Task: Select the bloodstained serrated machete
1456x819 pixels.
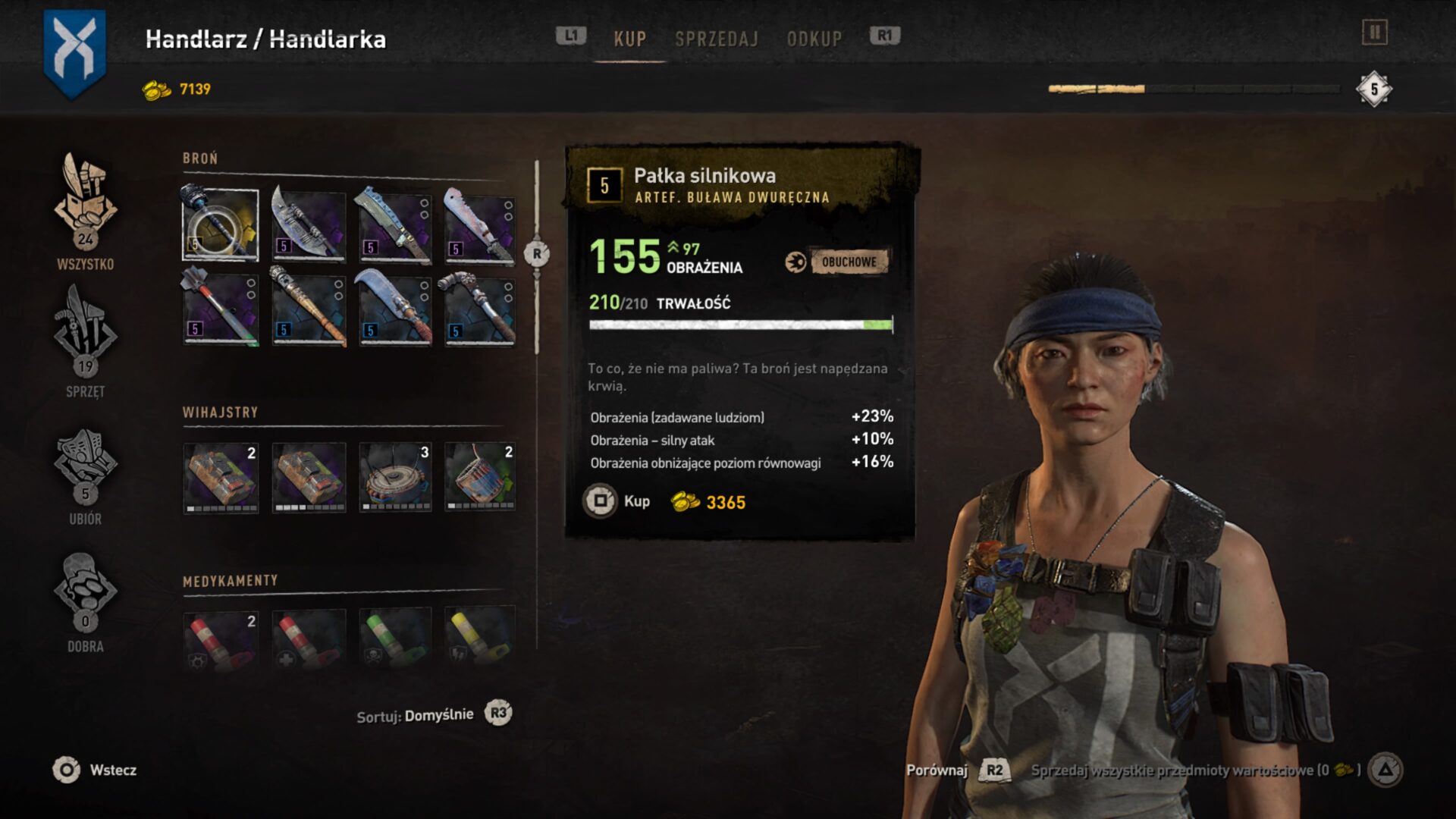Action: pyautogui.click(x=480, y=224)
